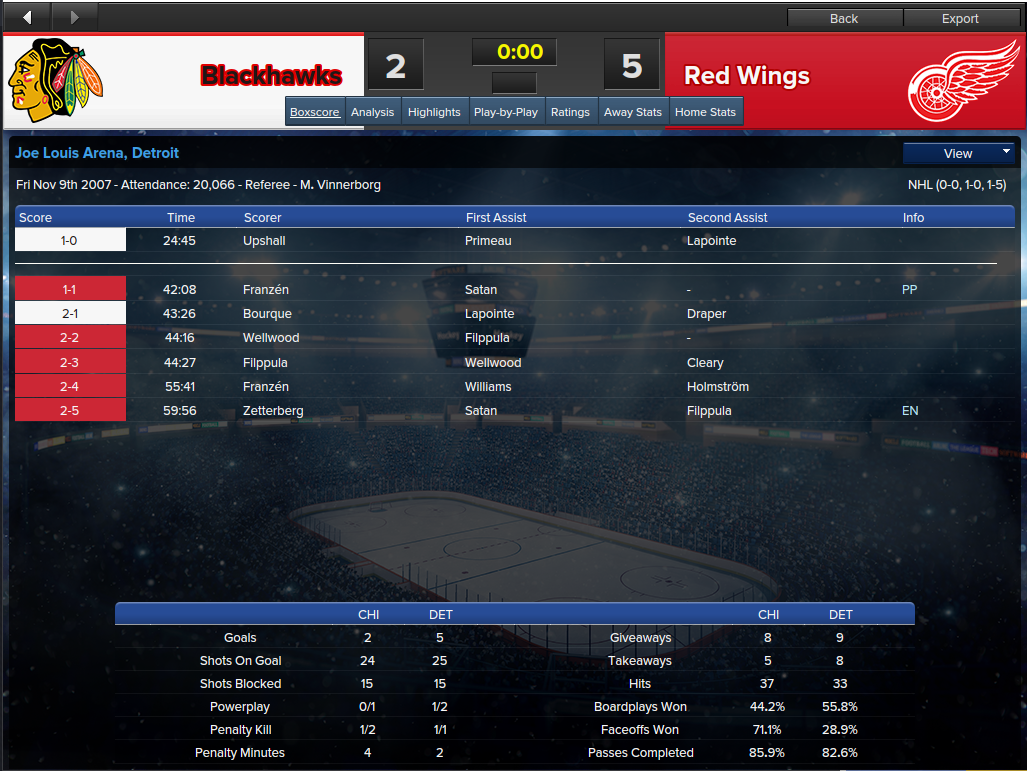Open the View dropdown
This screenshot has height=771, width=1027.
(x=958, y=153)
